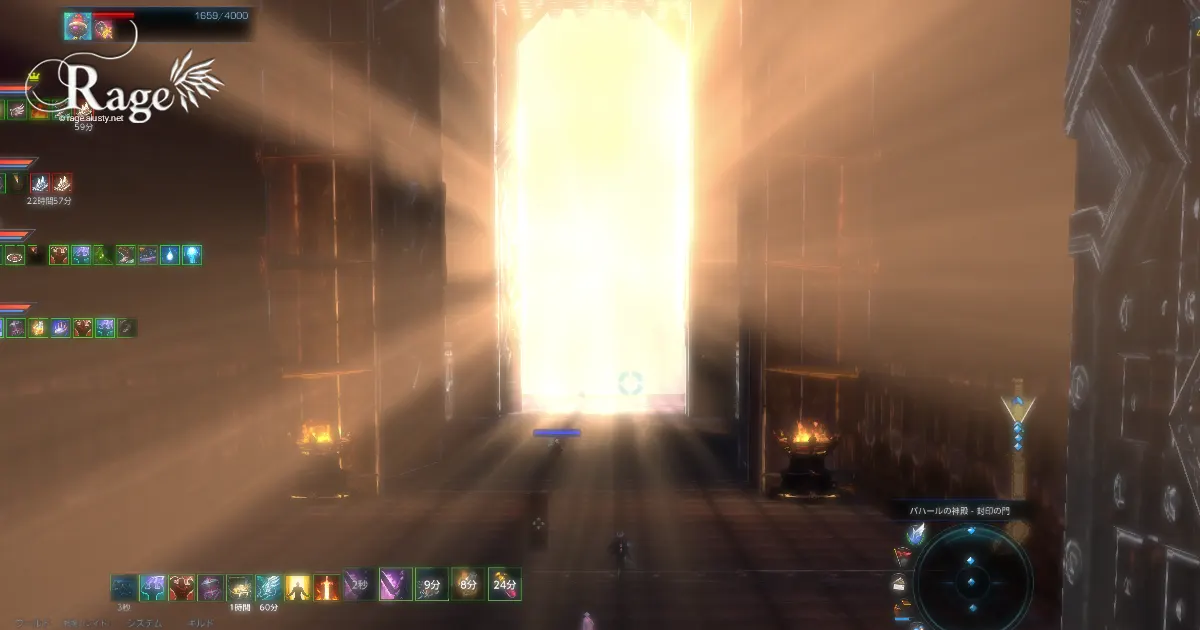Select the document icon left of minimap

(899, 584)
